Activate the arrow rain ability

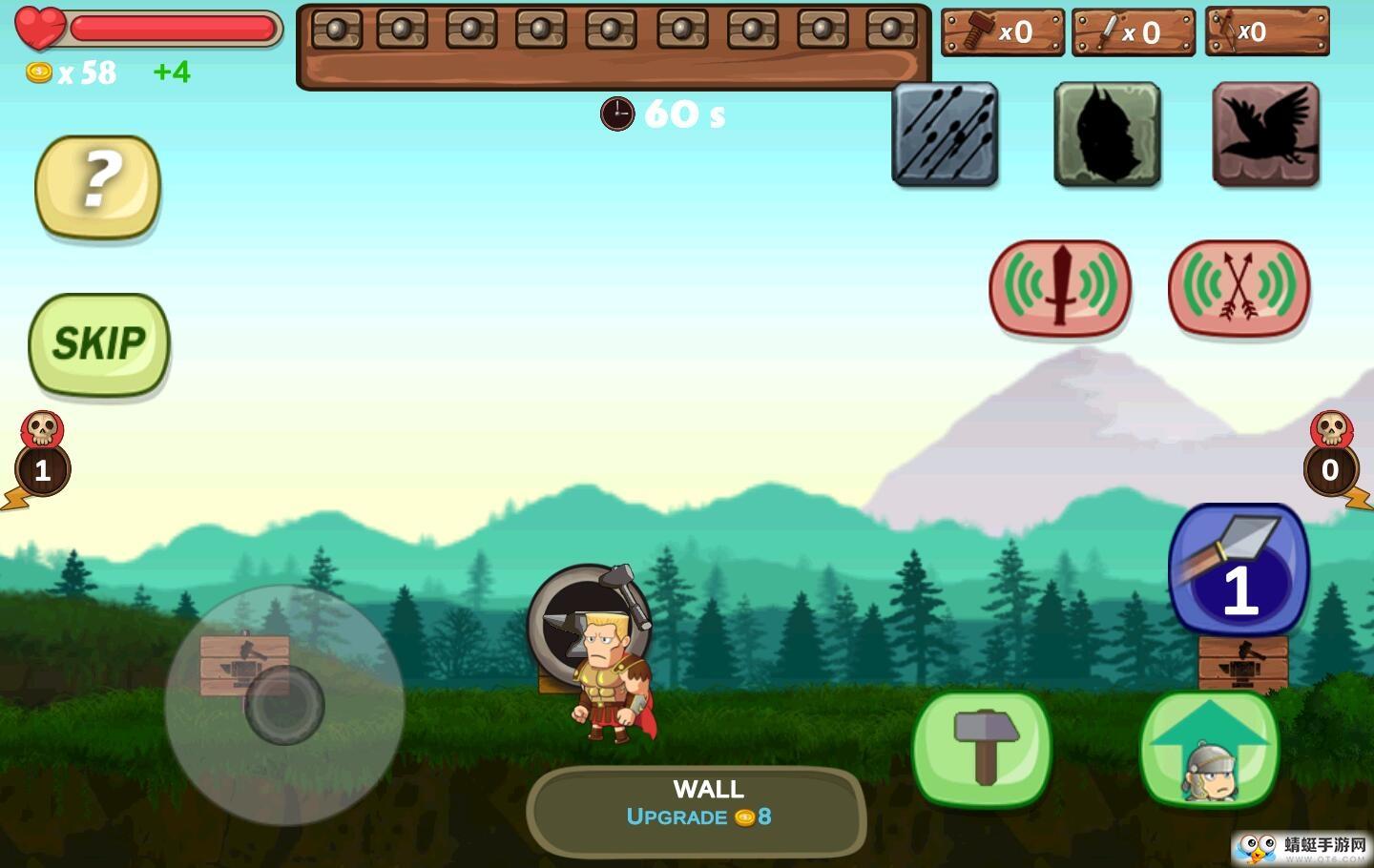(x=945, y=134)
